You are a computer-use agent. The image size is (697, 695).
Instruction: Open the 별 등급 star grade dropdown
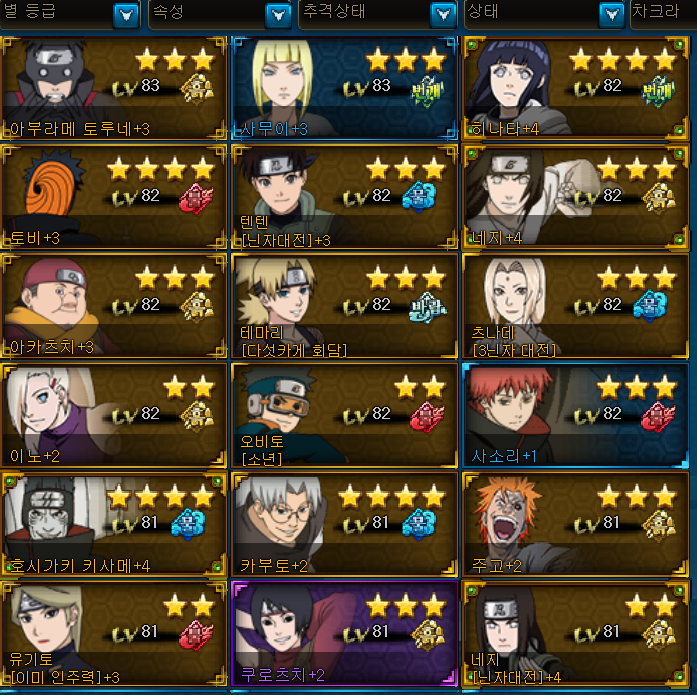coord(126,15)
